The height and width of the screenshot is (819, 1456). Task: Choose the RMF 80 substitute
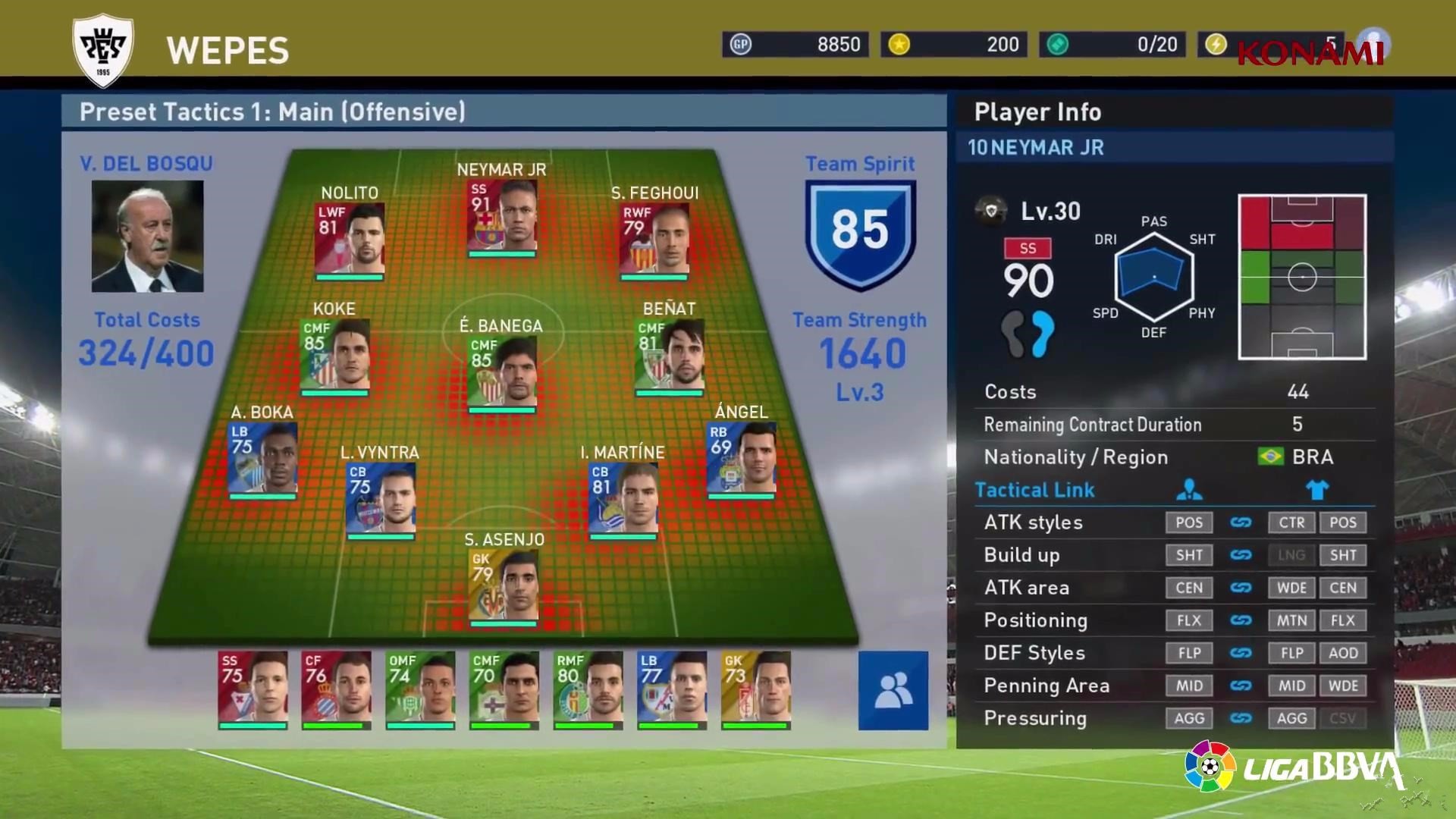coord(588,689)
